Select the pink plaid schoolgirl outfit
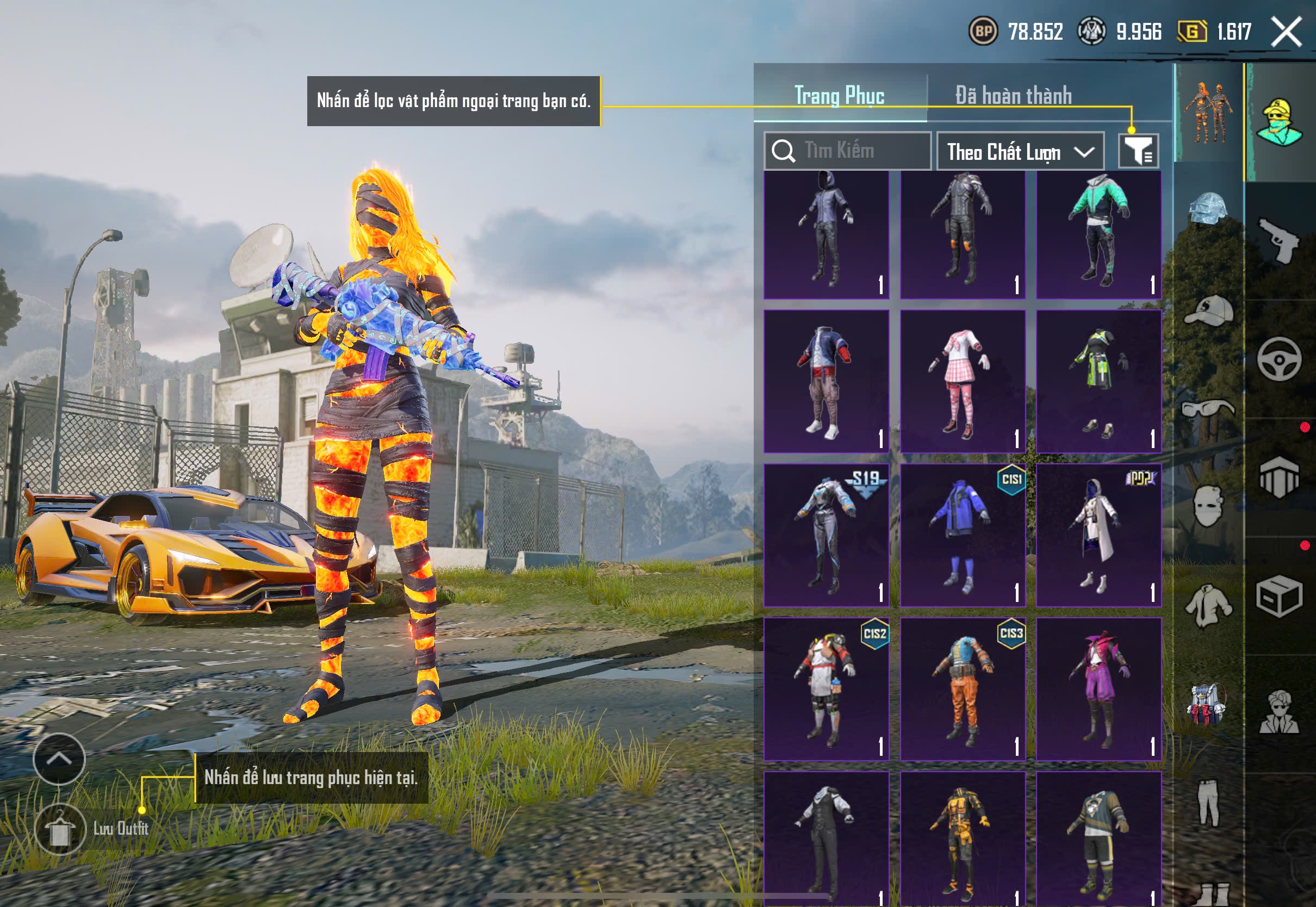Viewport: 1316px width, 907px height. point(963,381)
